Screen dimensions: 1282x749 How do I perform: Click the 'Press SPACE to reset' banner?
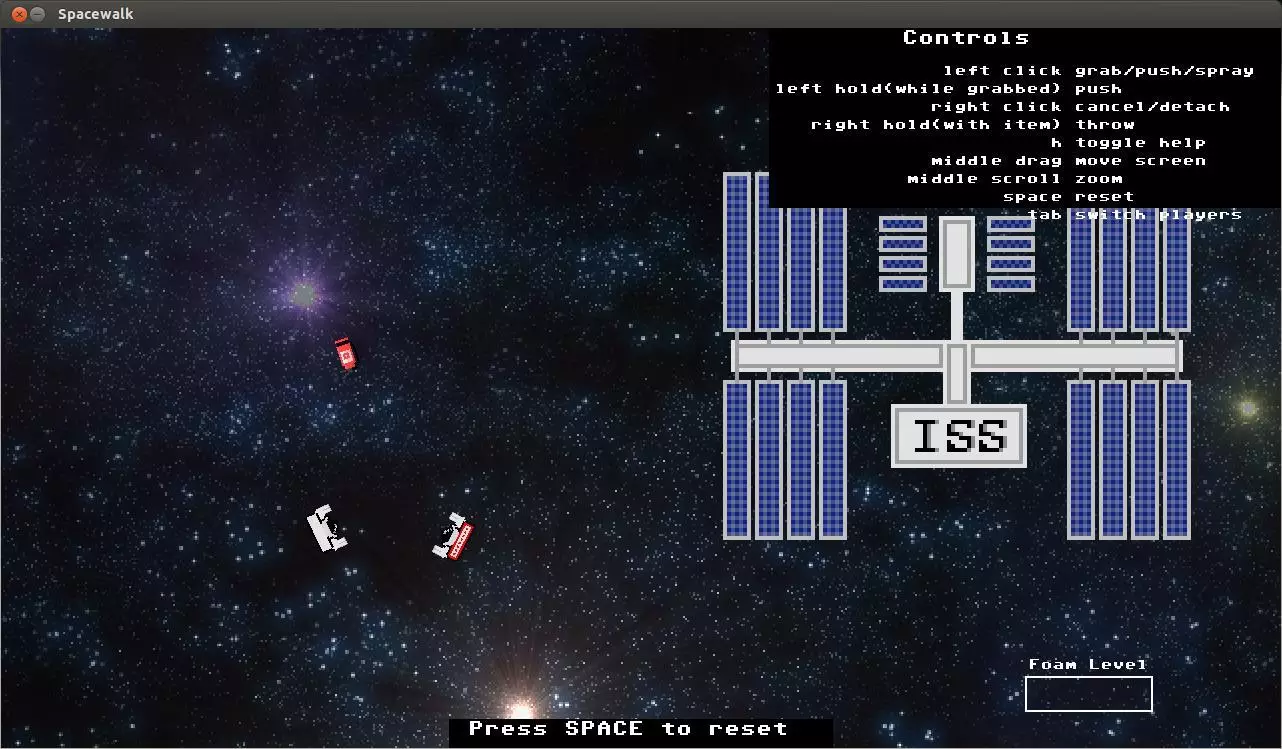640,729
